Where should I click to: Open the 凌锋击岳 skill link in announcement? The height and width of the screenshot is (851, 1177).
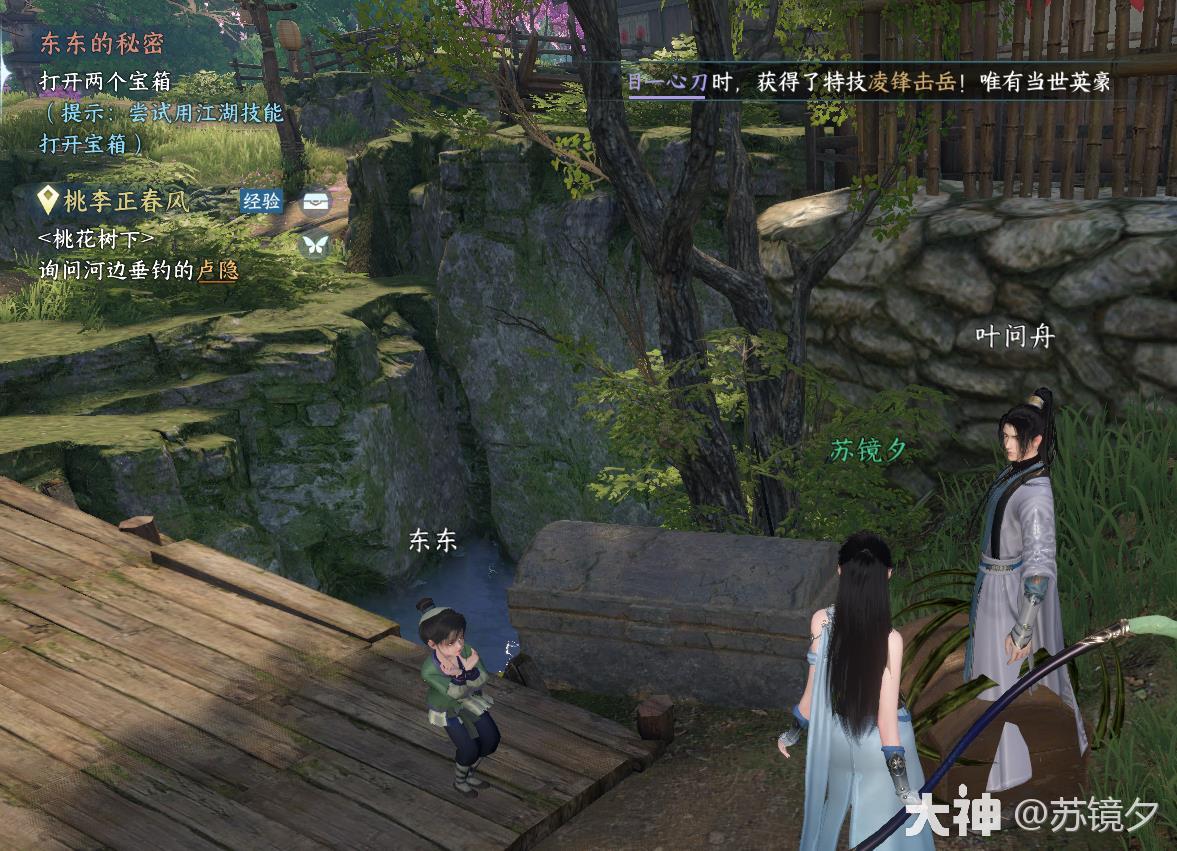click(891, 82)
